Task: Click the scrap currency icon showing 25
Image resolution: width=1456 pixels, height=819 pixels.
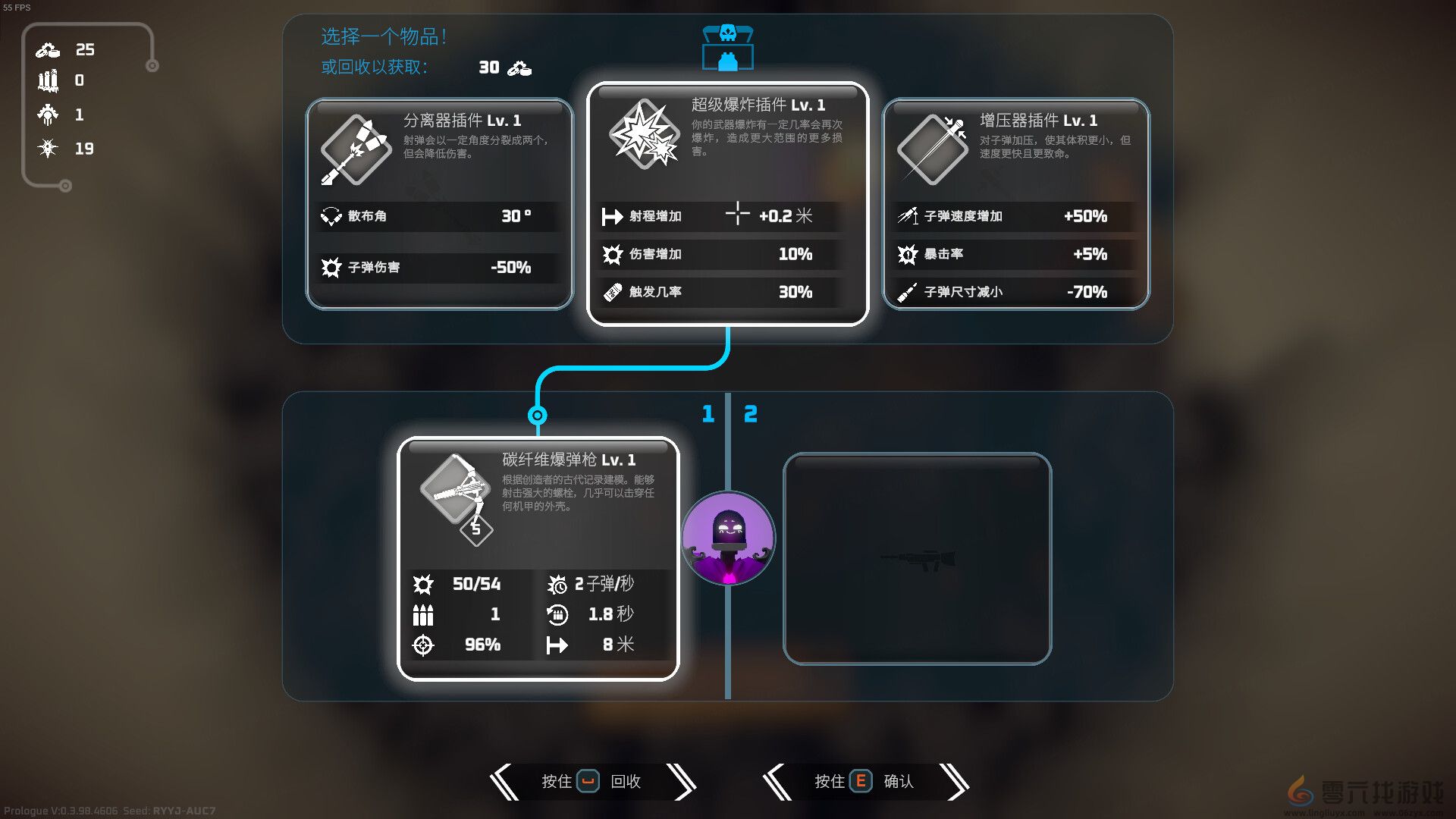Action: (47, 50)
